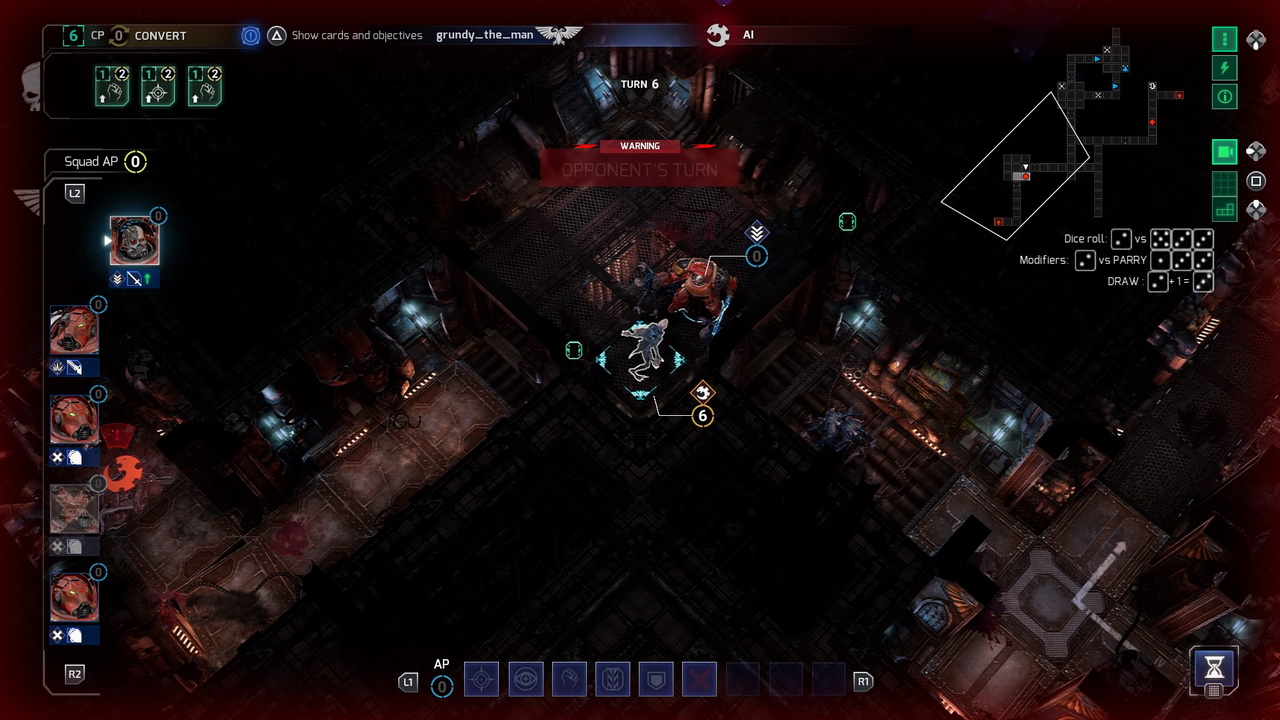Activate the crosshair shoot action
The height and width of the screenshot is (720, 1280).
point(481,680)
